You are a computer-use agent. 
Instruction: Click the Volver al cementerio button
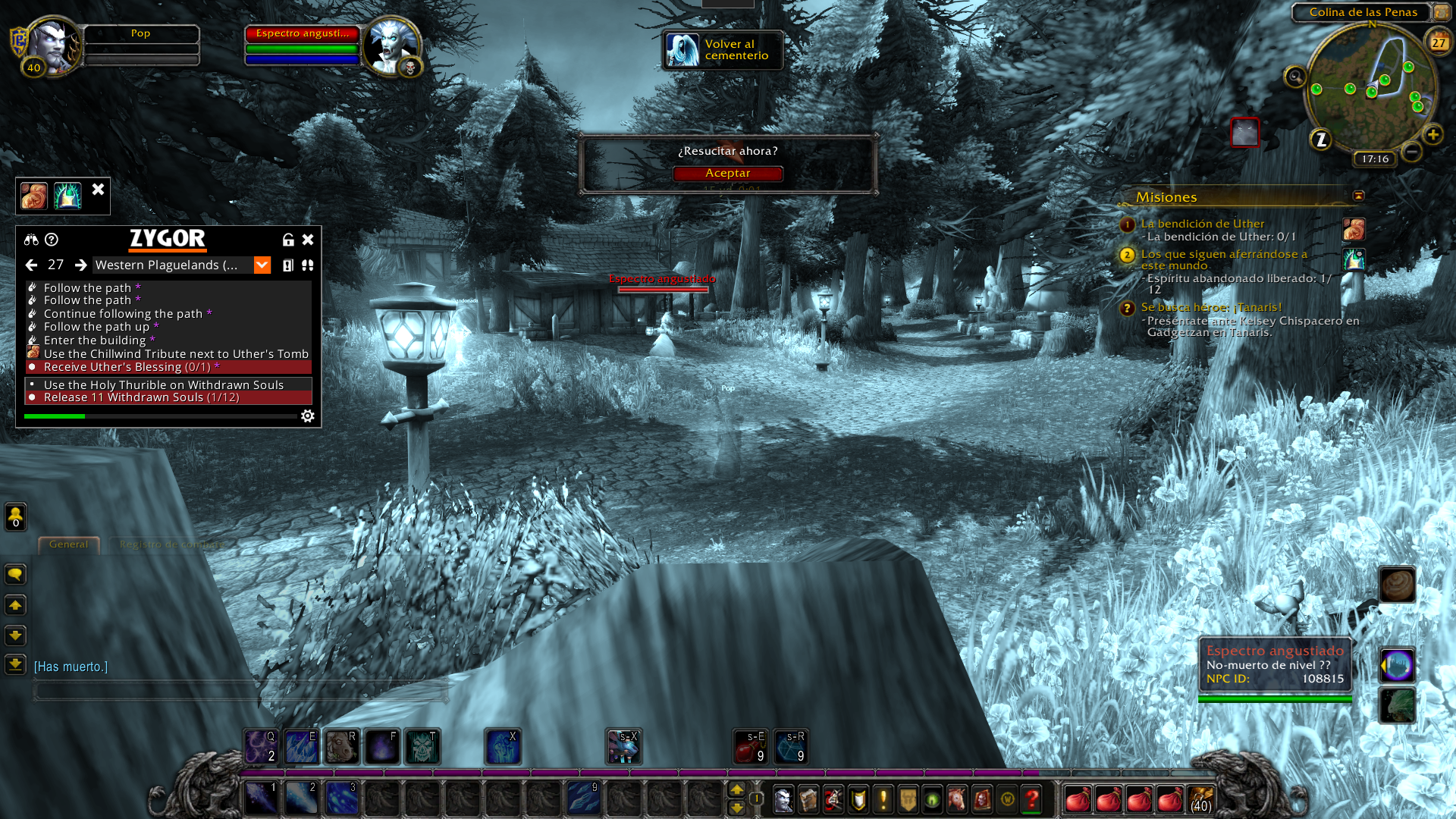pos(722,50)
